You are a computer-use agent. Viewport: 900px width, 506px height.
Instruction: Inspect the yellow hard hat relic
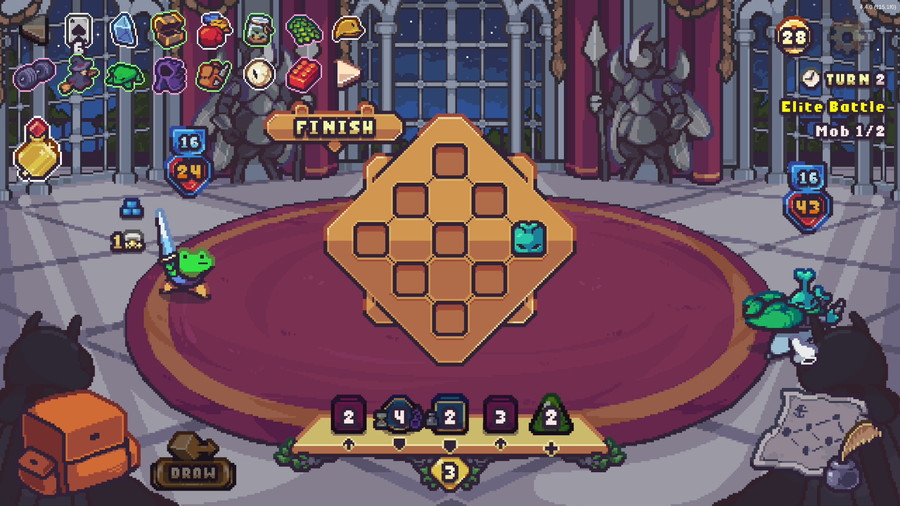348,30
